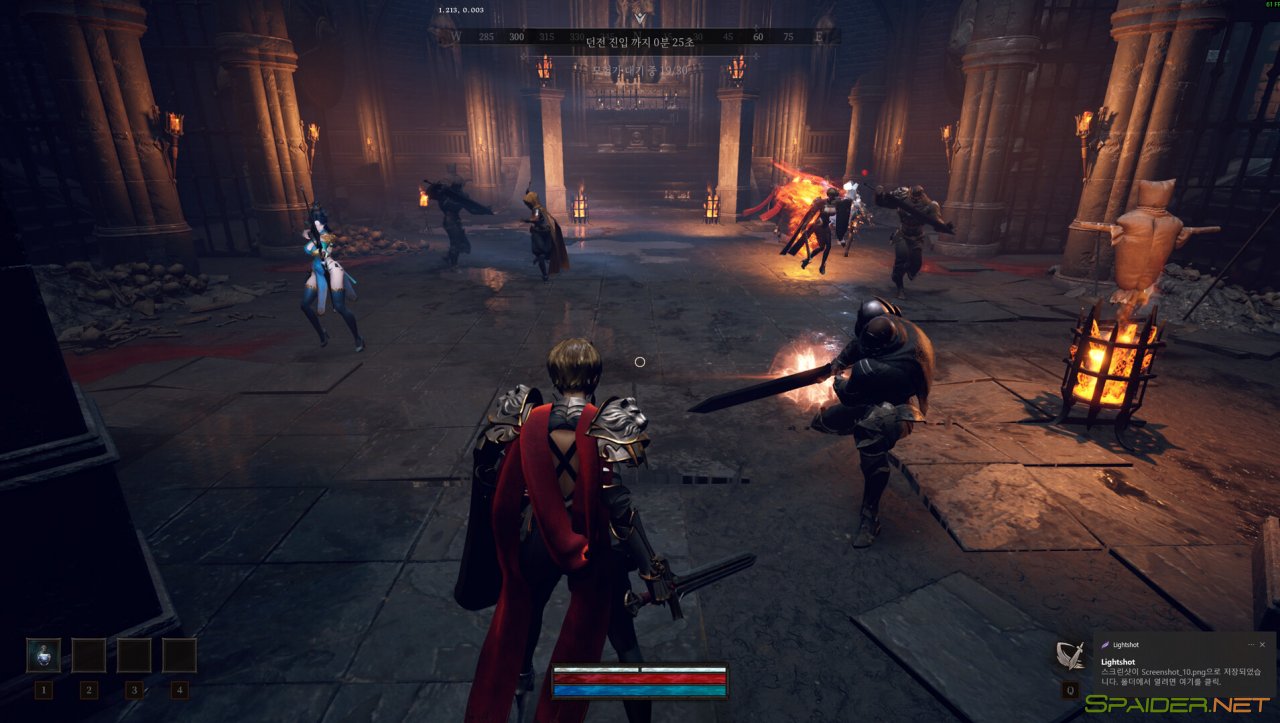Open the Lightshot notification options menu
The image size is (1280, 723).
pyautogui.click(x=1250, y=645)
